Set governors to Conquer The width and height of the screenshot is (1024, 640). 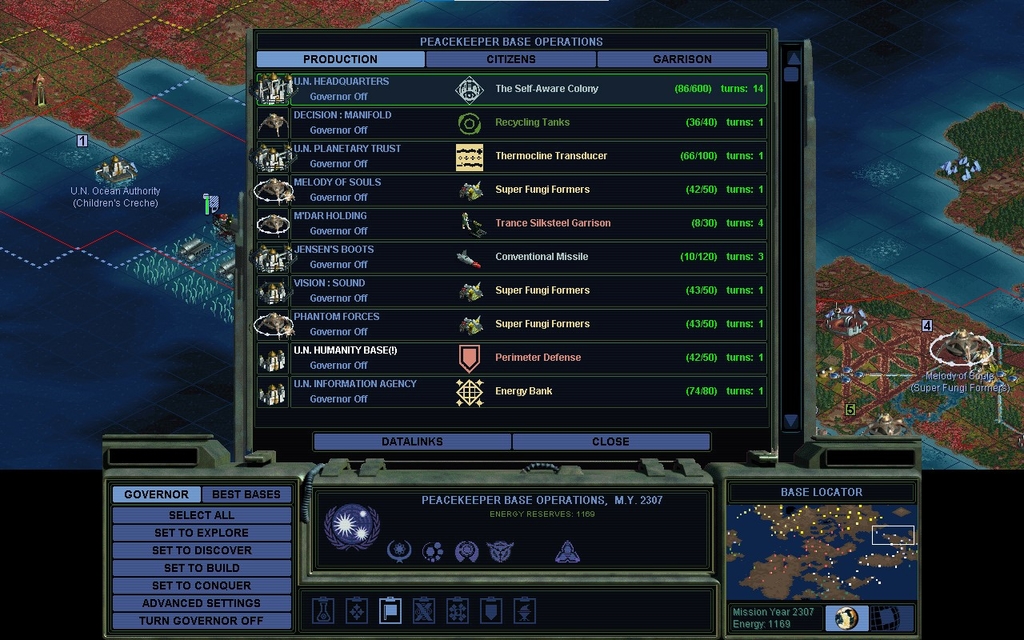coord(201,585)
